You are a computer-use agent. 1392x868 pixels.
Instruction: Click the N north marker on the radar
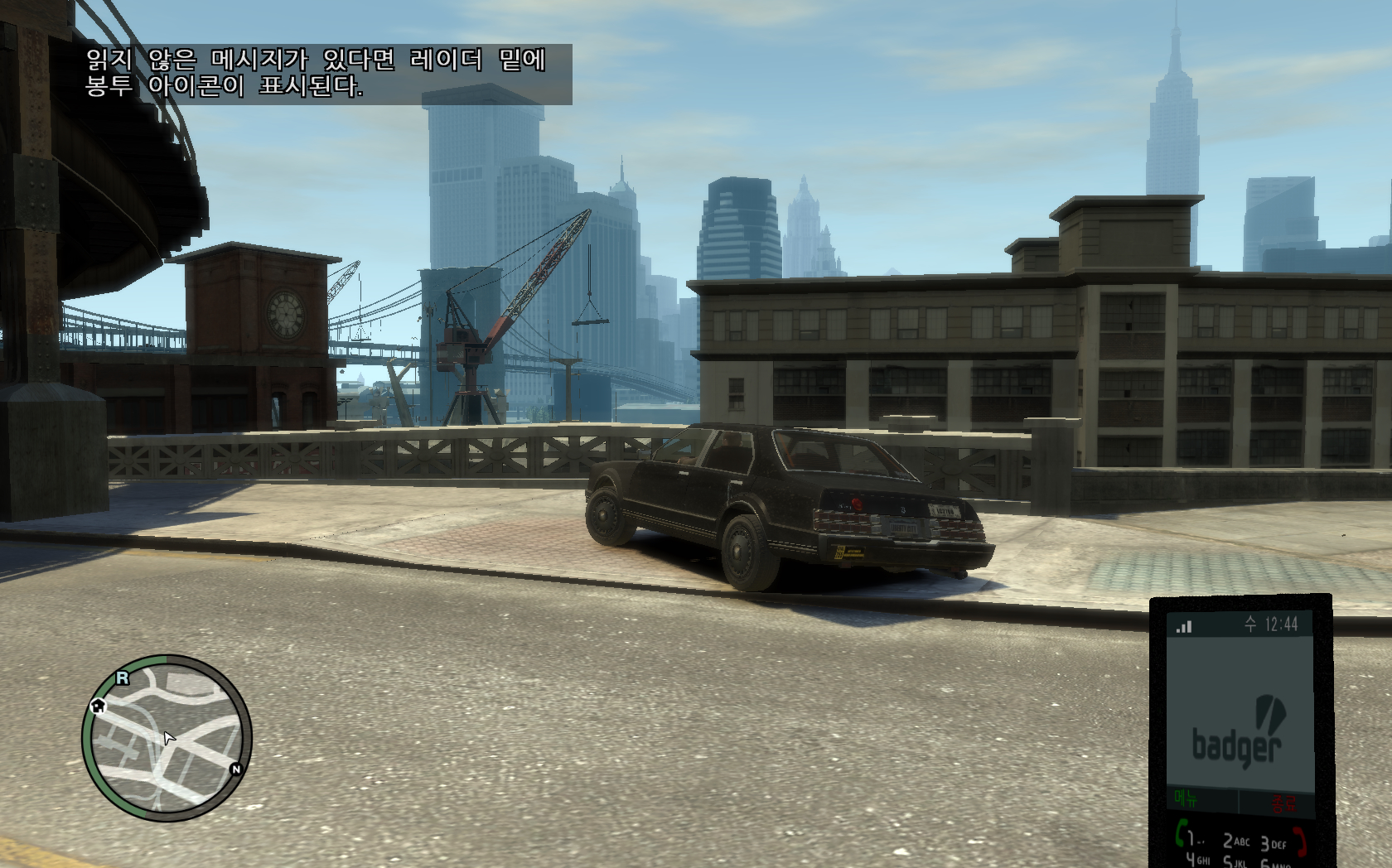236,769
